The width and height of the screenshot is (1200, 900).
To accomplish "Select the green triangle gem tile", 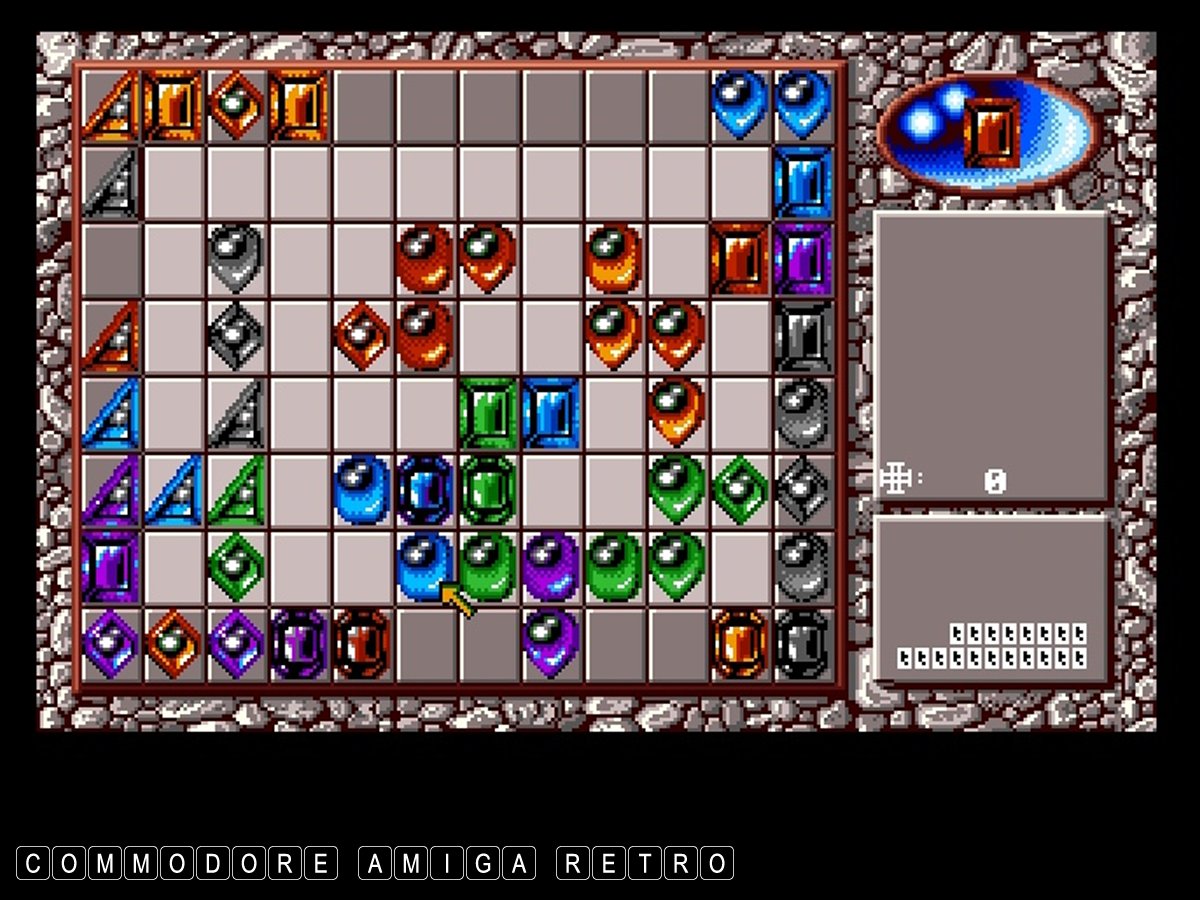I will point(237,490).
